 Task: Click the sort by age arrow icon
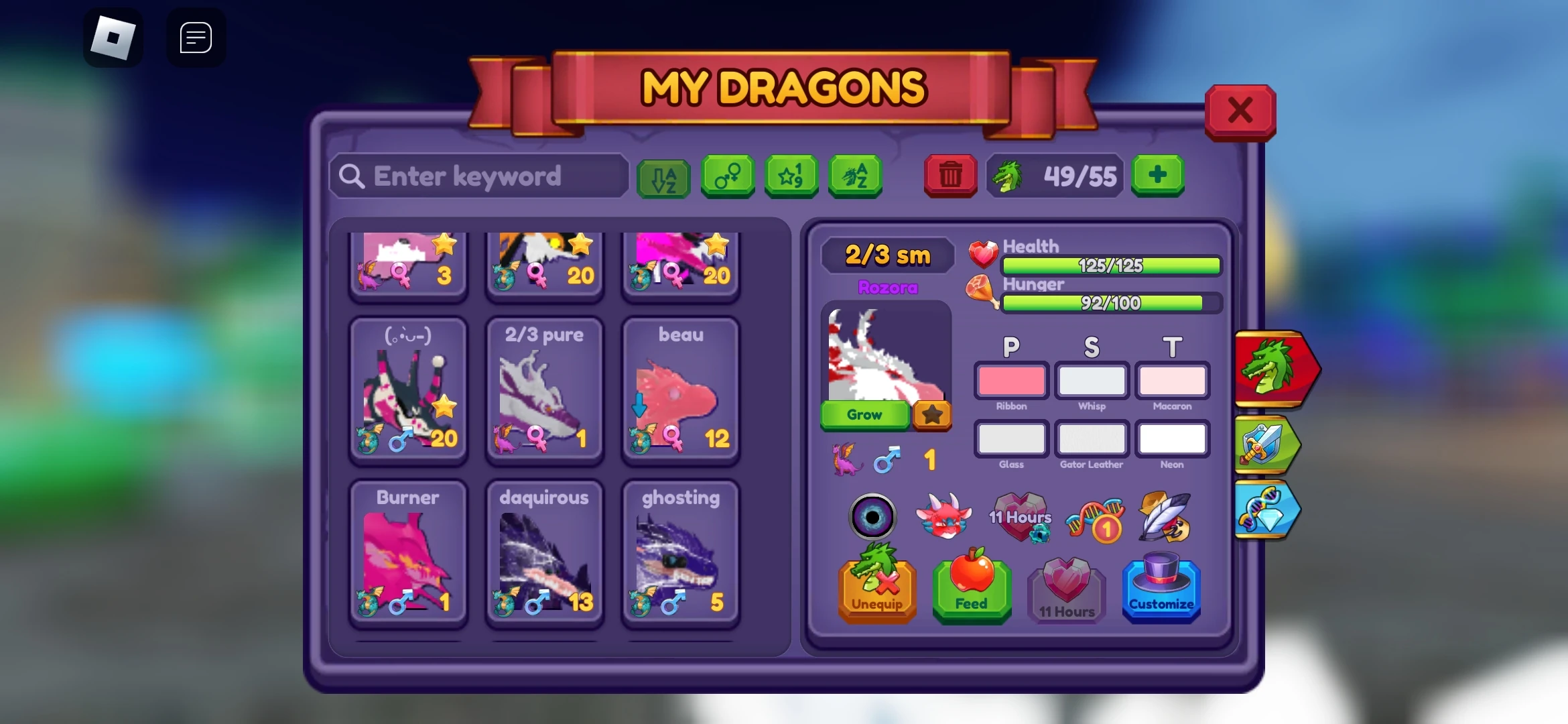click(663, 176)
